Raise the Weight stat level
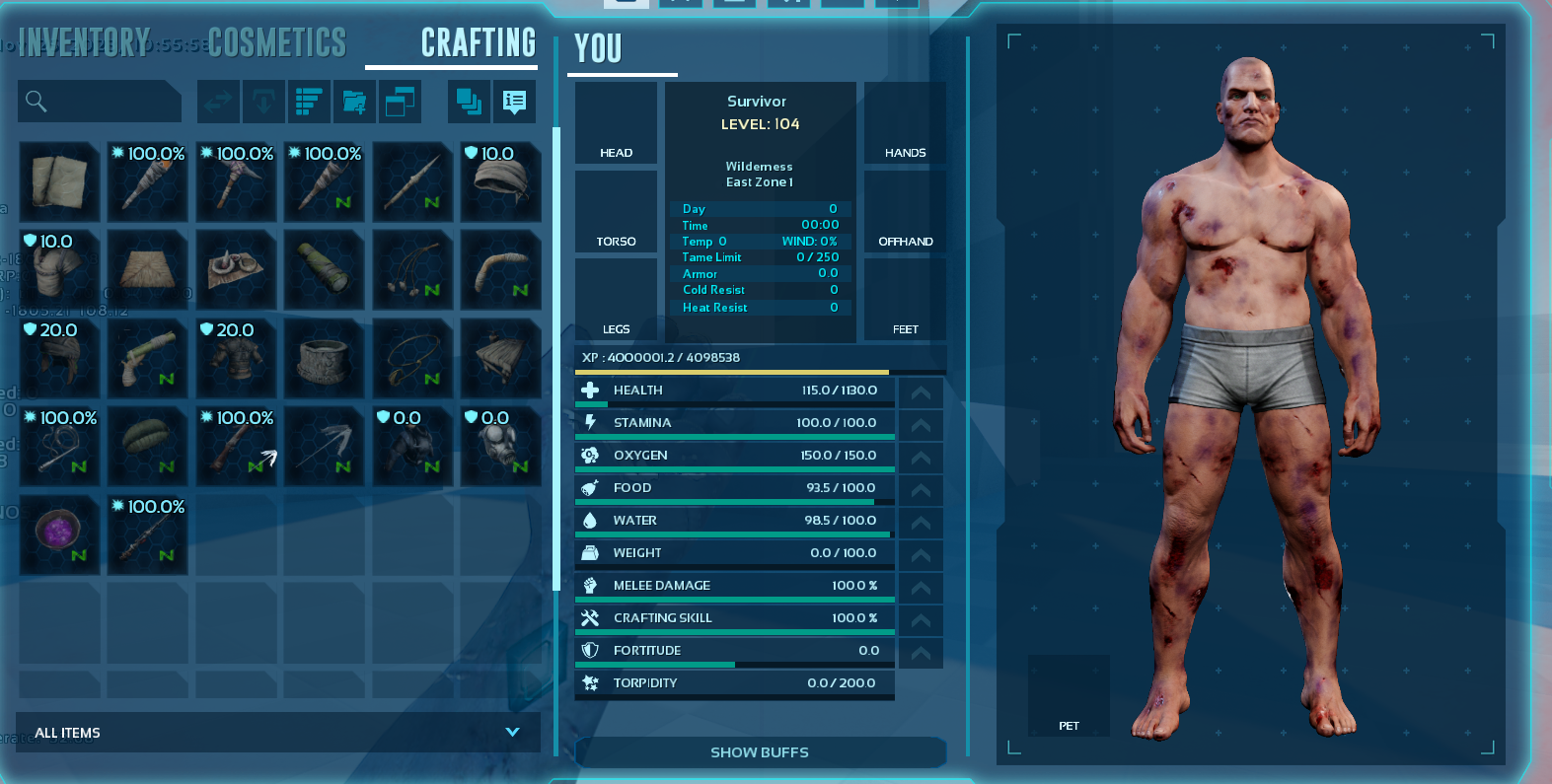The height and width of the screenshot is (784, 1552). (921, 554)
